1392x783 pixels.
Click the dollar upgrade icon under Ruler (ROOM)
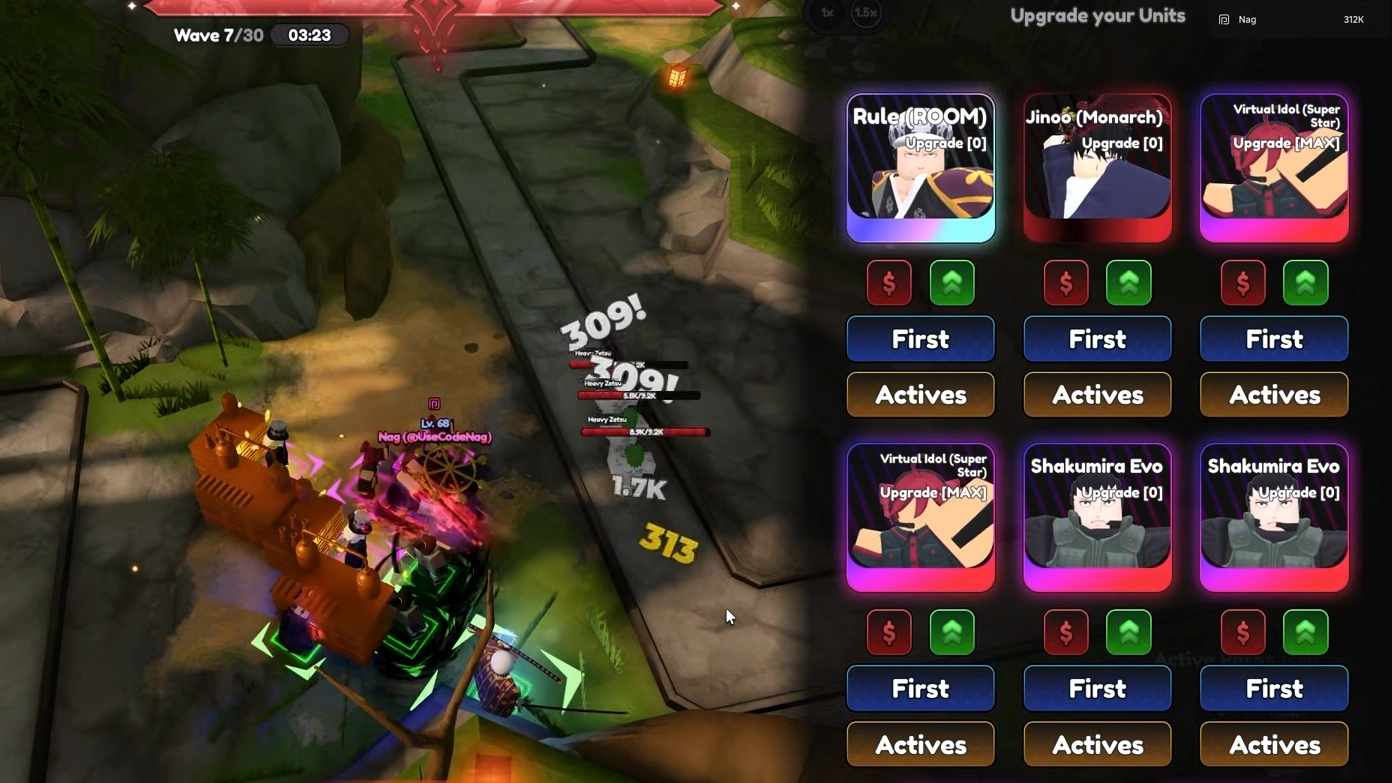click(x=888, y=283)
